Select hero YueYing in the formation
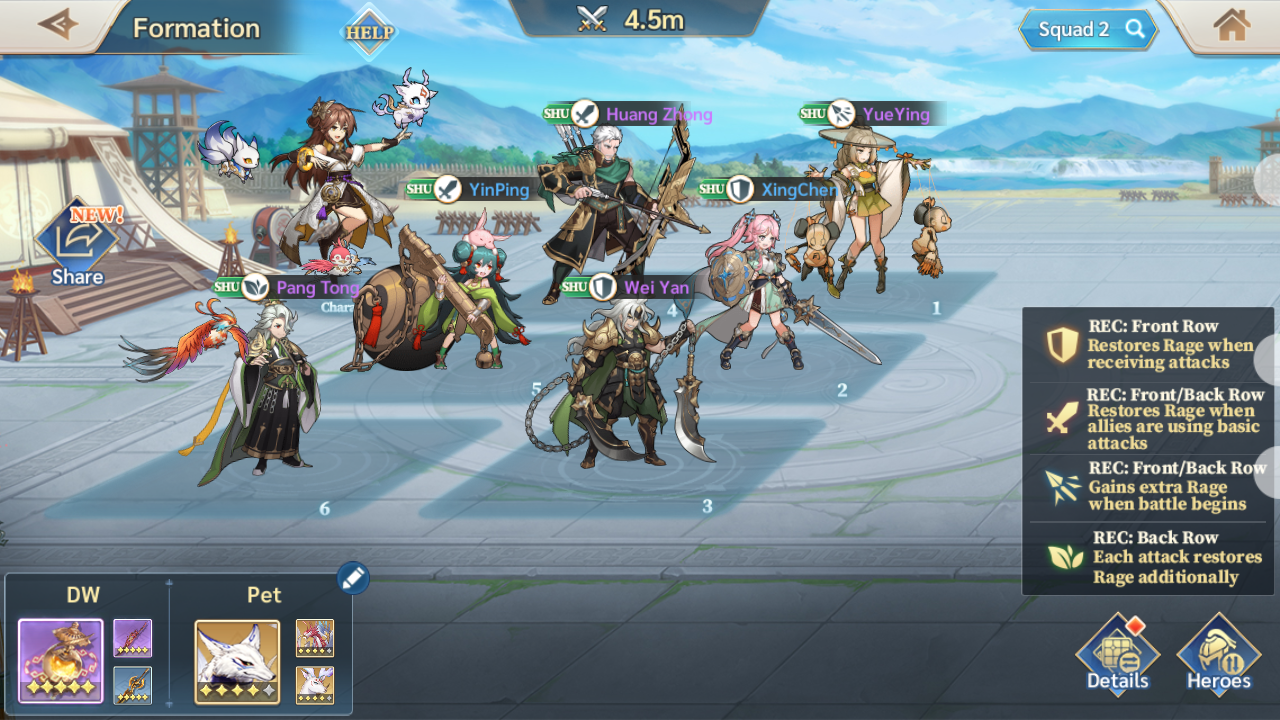 click(860, 210)
